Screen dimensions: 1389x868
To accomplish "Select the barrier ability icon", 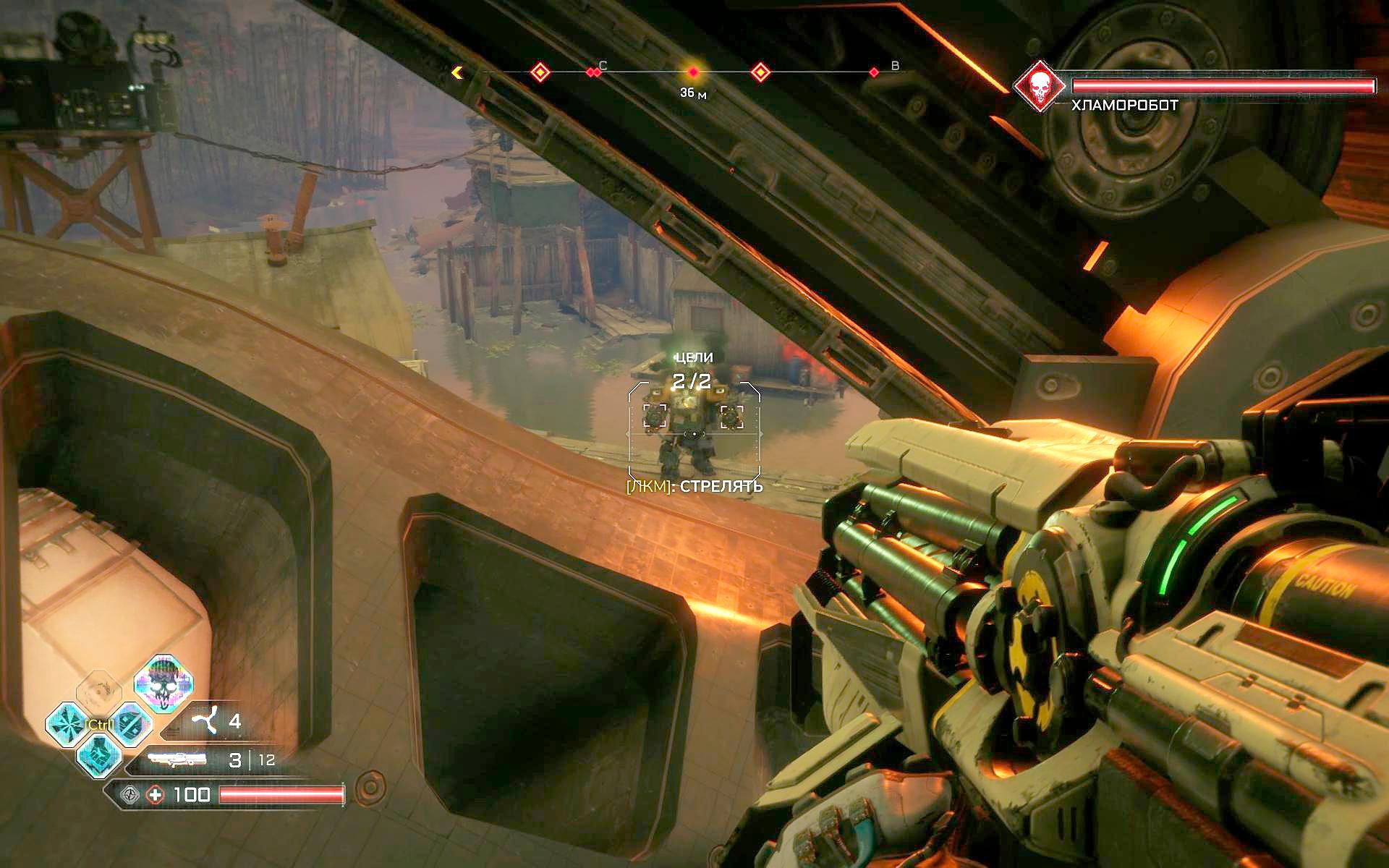I will tap(130, 723).
